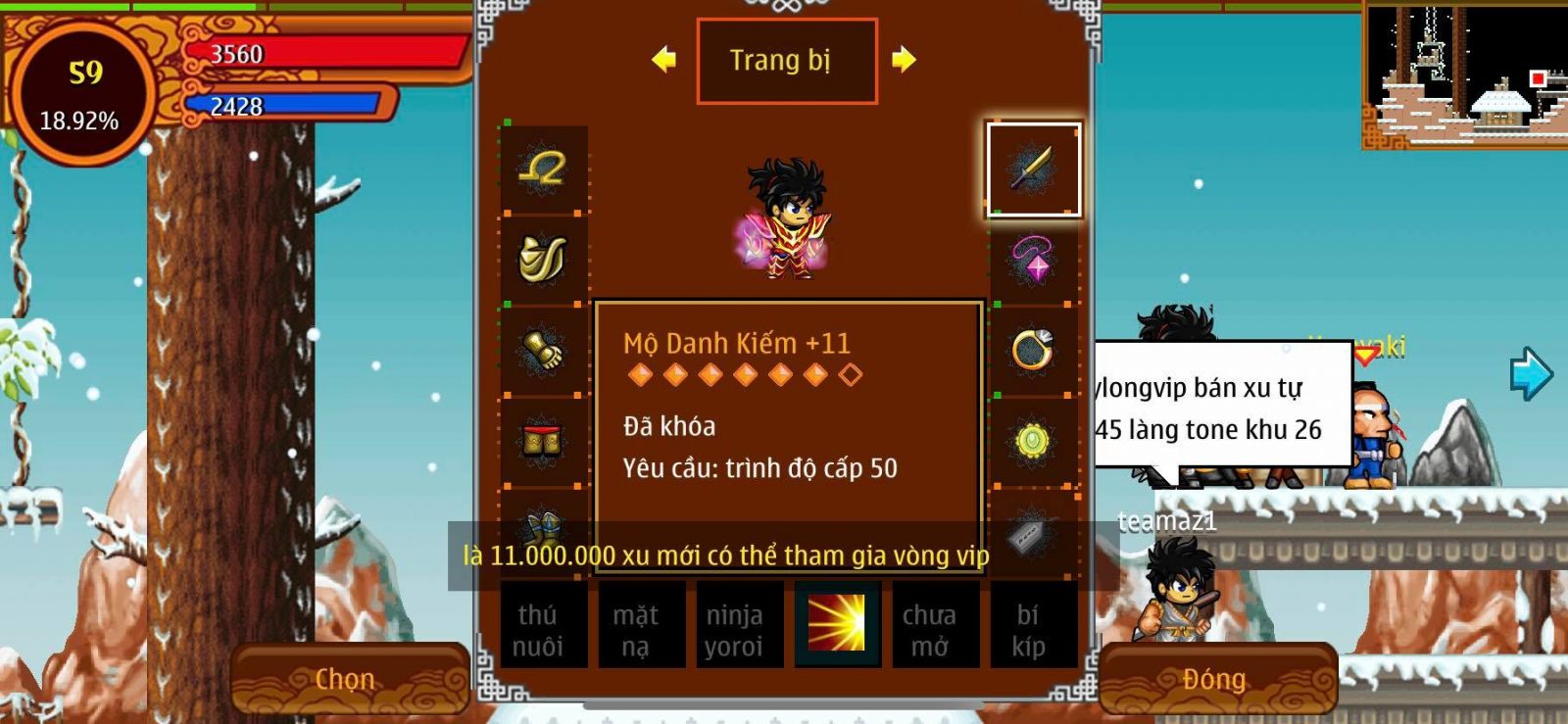Select the golden headband slot

(543, 169)
